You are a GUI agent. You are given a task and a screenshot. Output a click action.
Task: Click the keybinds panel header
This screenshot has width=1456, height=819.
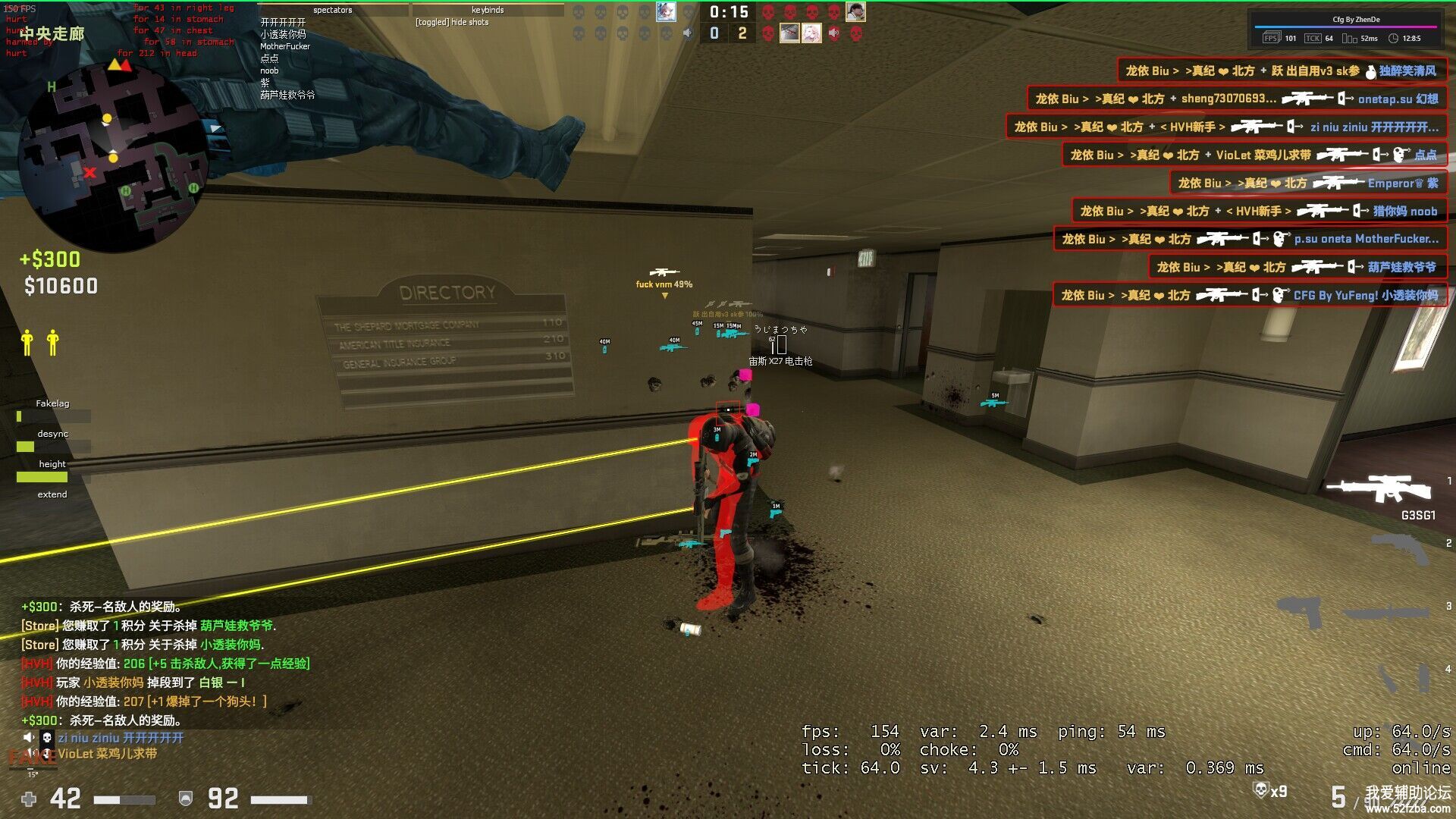point(488,10)
